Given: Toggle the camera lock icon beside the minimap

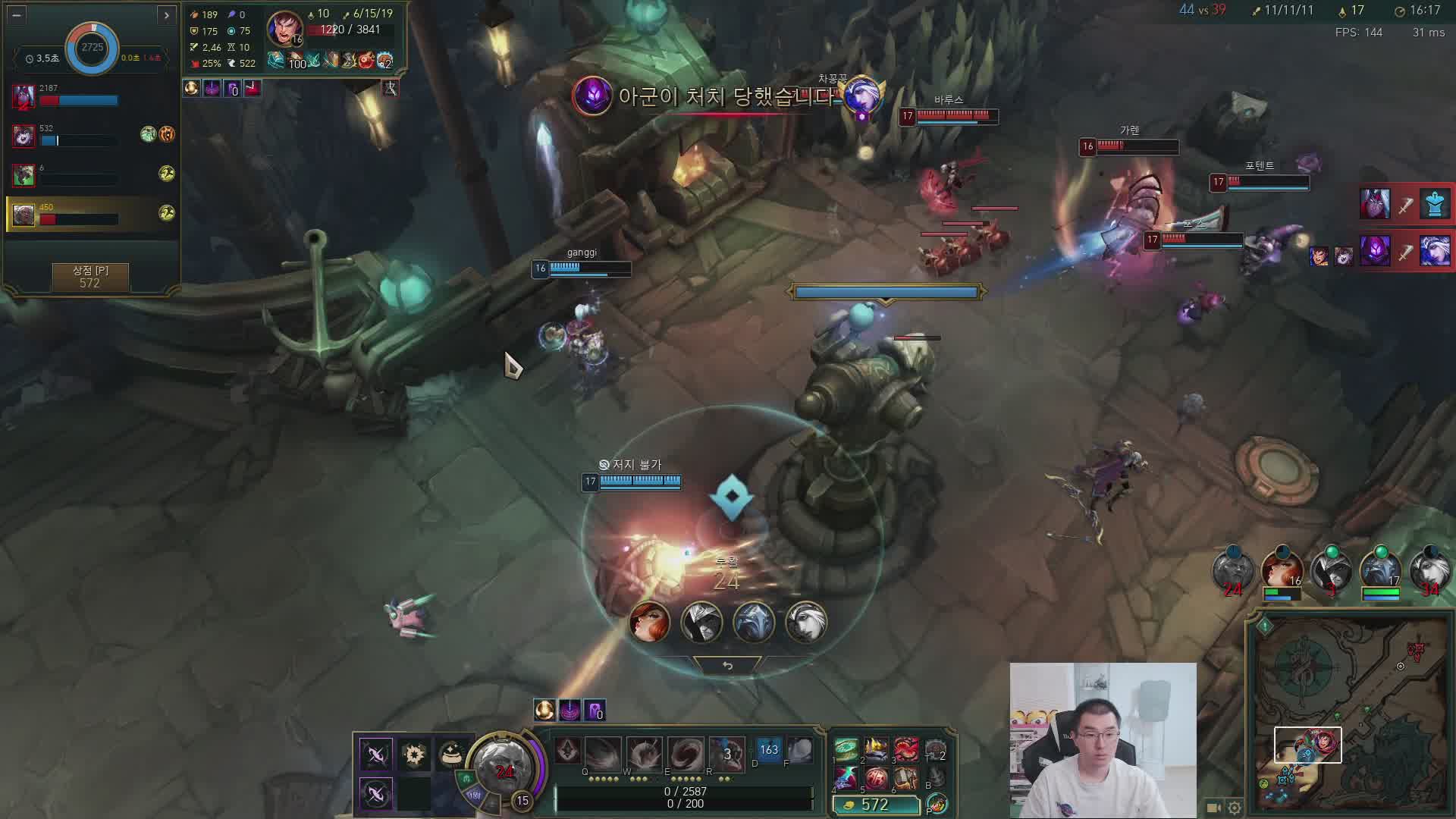Looking at the screenshot, I should click(1214, 808).
